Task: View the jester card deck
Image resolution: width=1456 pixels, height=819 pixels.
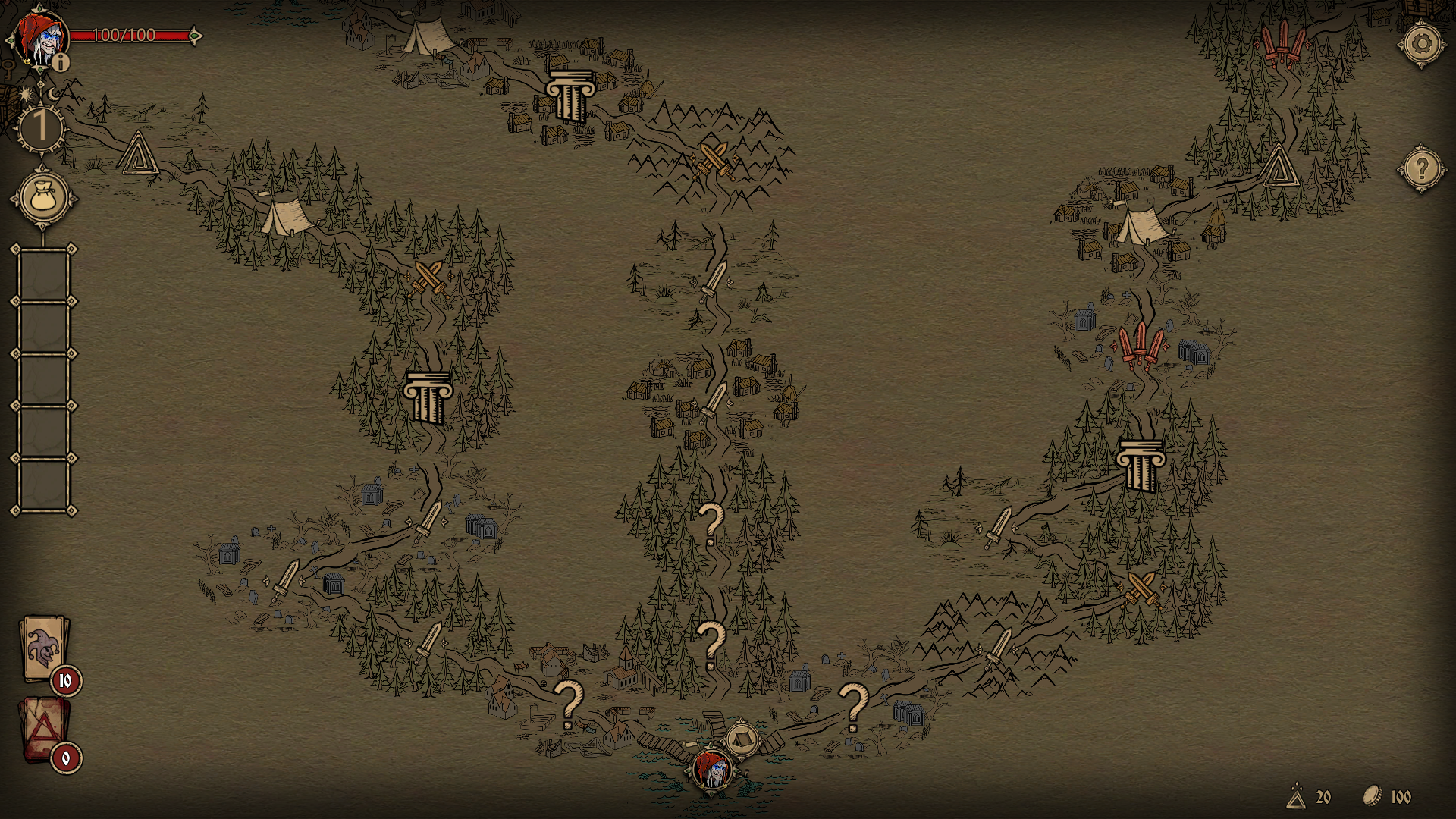Action: click(45, 649)
